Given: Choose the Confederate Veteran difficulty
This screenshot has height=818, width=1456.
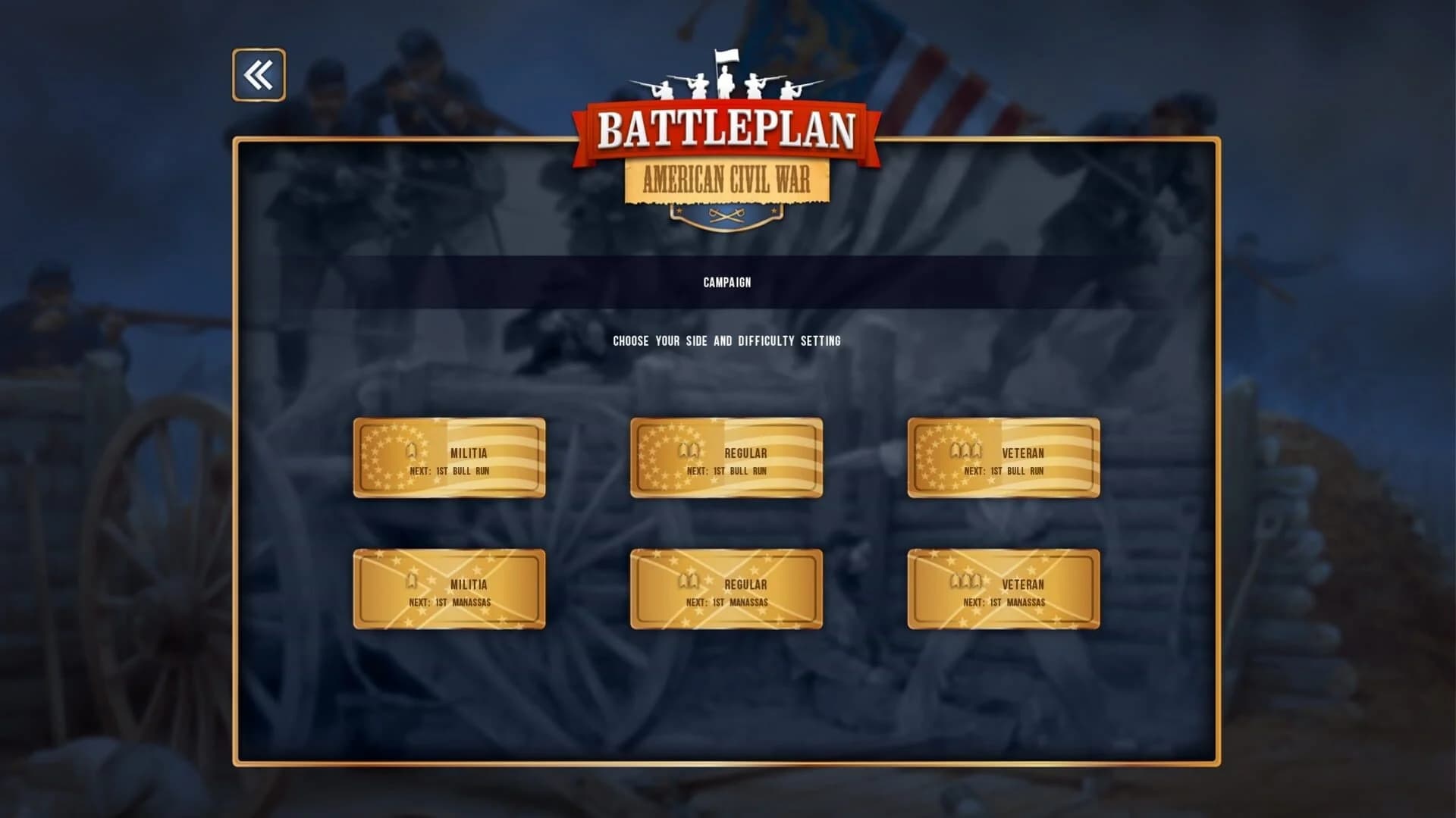Looking at the screenshot, I should tap(1003, 589).
